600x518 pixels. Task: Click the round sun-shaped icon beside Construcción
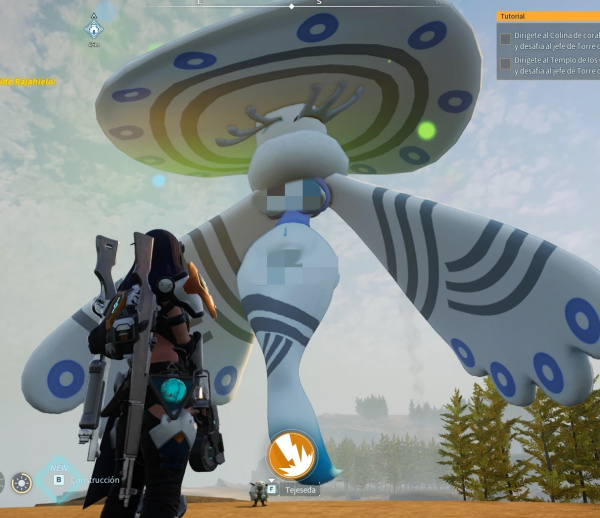[21, 483]
